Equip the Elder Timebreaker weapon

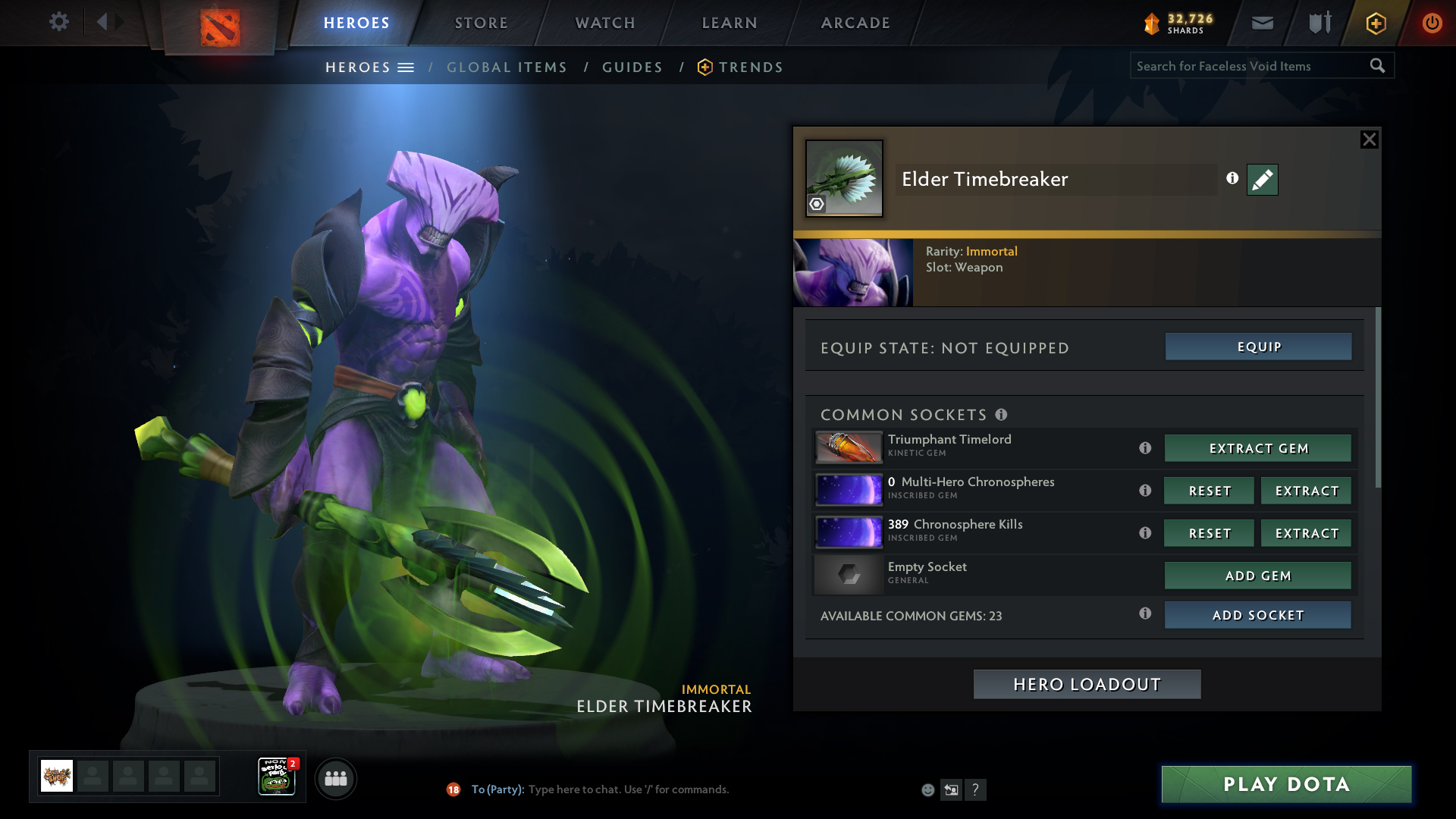(1258, 347)
